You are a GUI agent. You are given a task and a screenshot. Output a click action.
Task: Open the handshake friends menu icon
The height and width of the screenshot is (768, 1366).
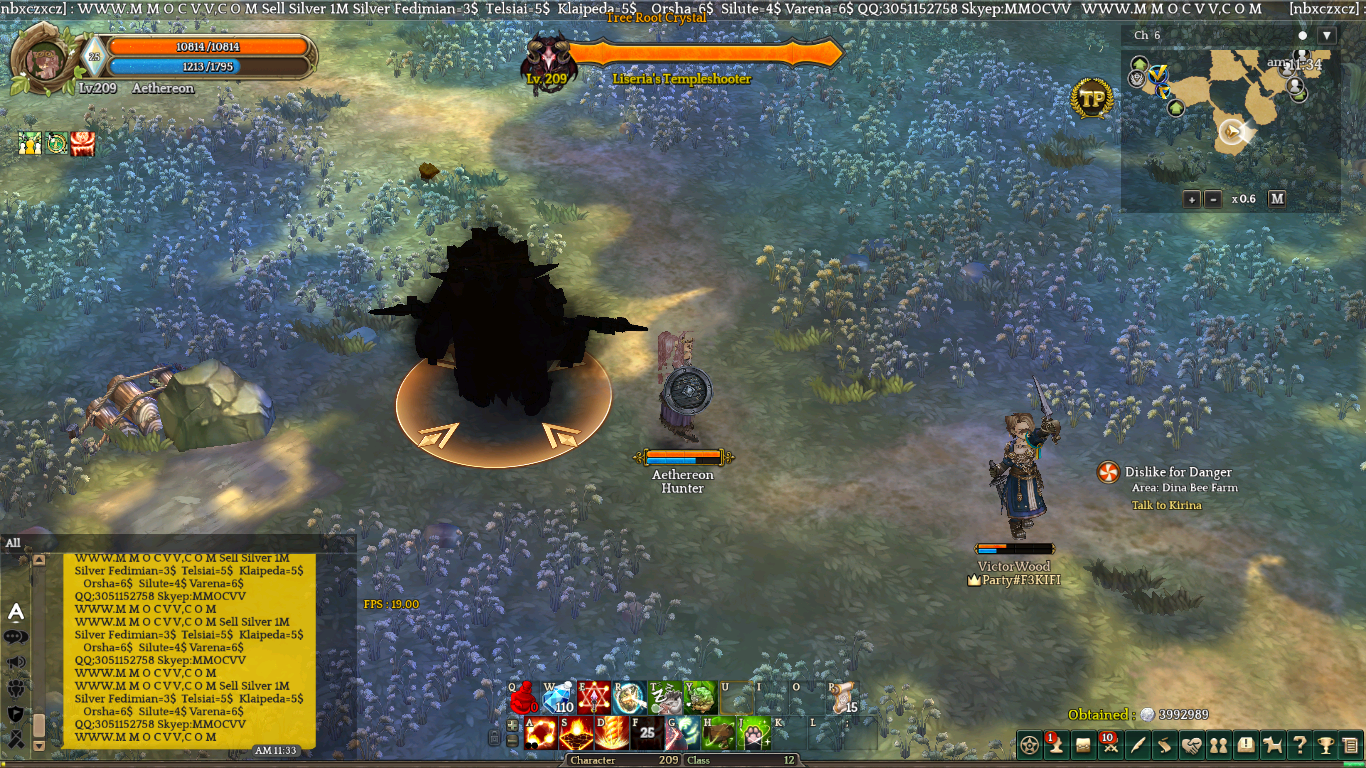tap(1191, 745)
